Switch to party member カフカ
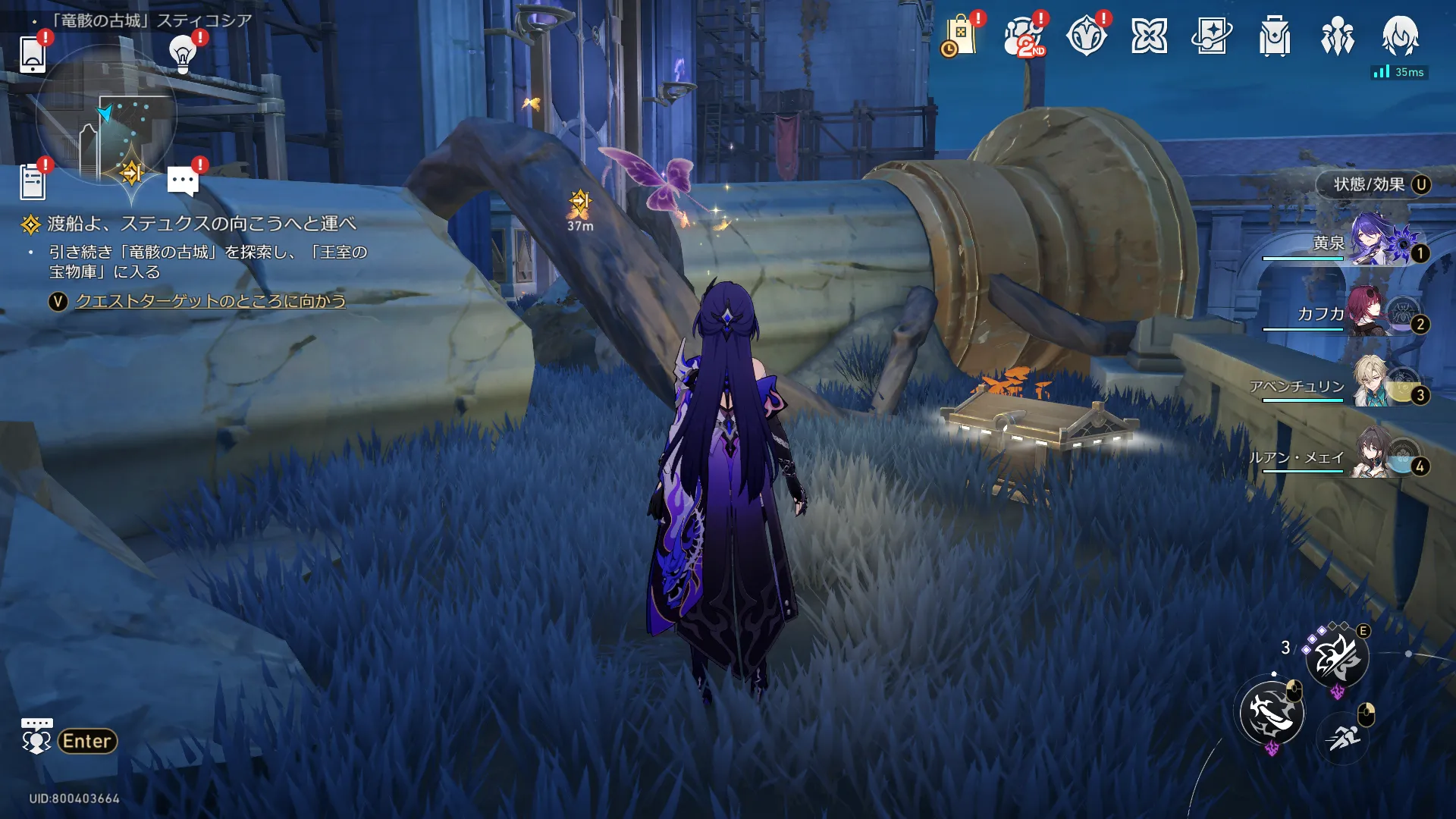 pyautogui.click(x=1371, y=312)
